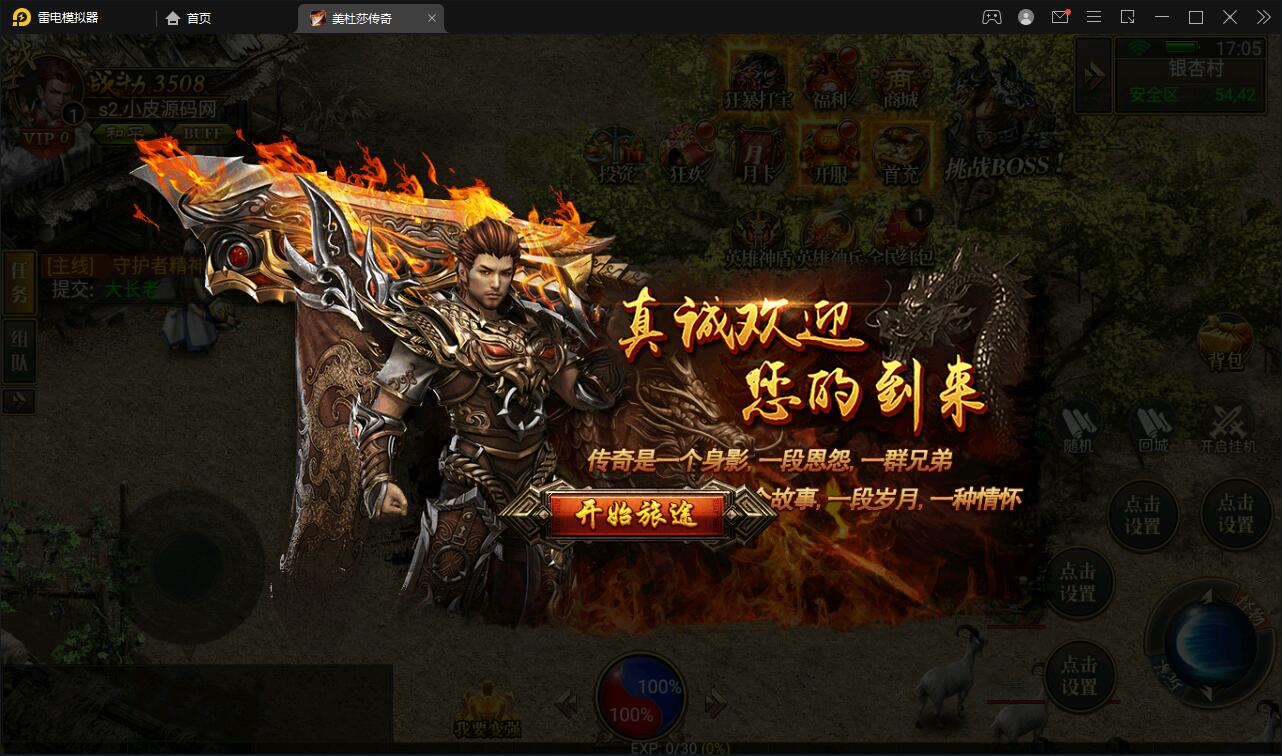Collapse the left quest panel arrow
Image resolution: width=1282 pixels, height=756 pixels.
tap(19, 401)
